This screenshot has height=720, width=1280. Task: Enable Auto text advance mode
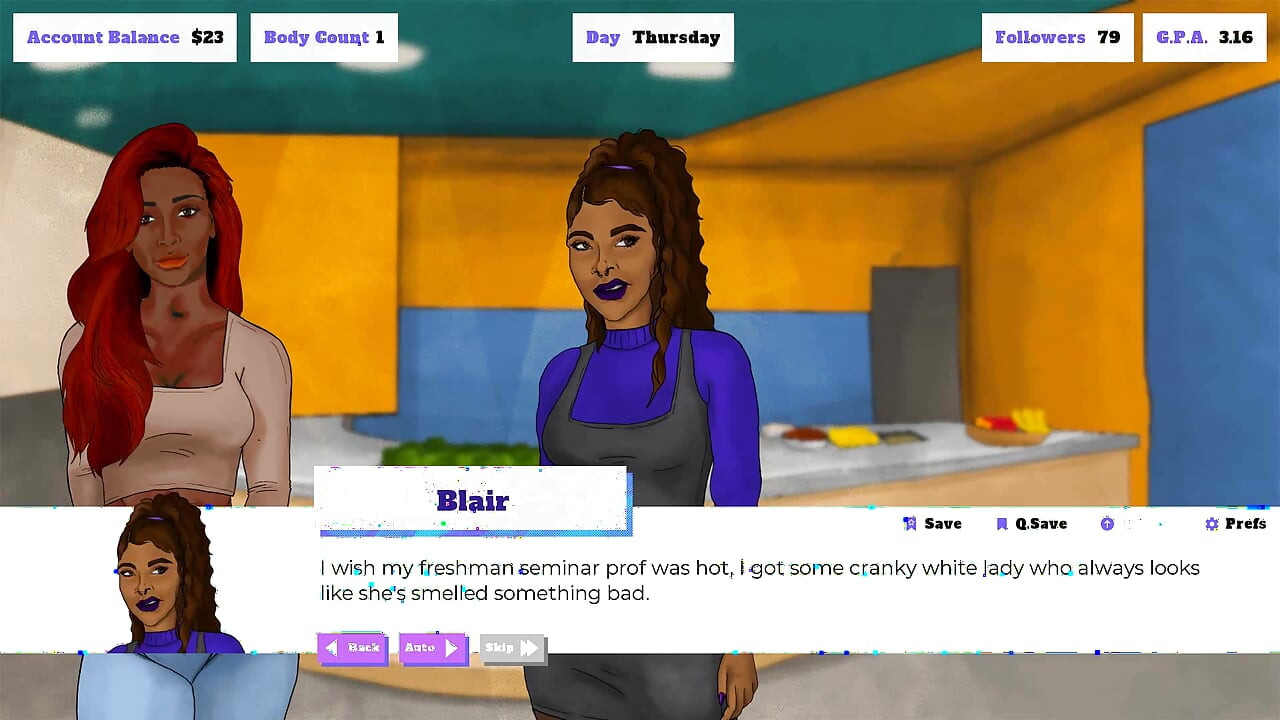coord(432,648)
